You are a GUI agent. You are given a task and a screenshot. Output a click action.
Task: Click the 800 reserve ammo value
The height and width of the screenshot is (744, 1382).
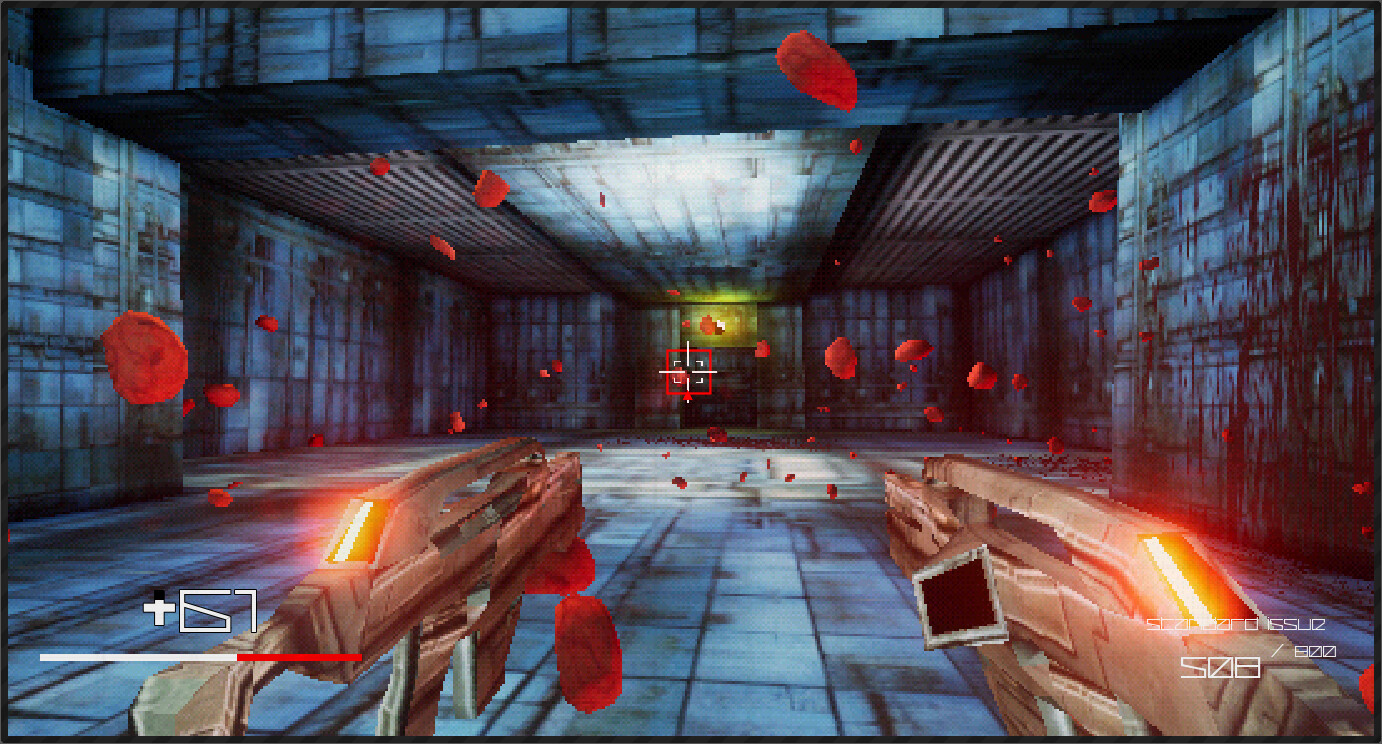pyautogui.click(x=1316, y=650)
